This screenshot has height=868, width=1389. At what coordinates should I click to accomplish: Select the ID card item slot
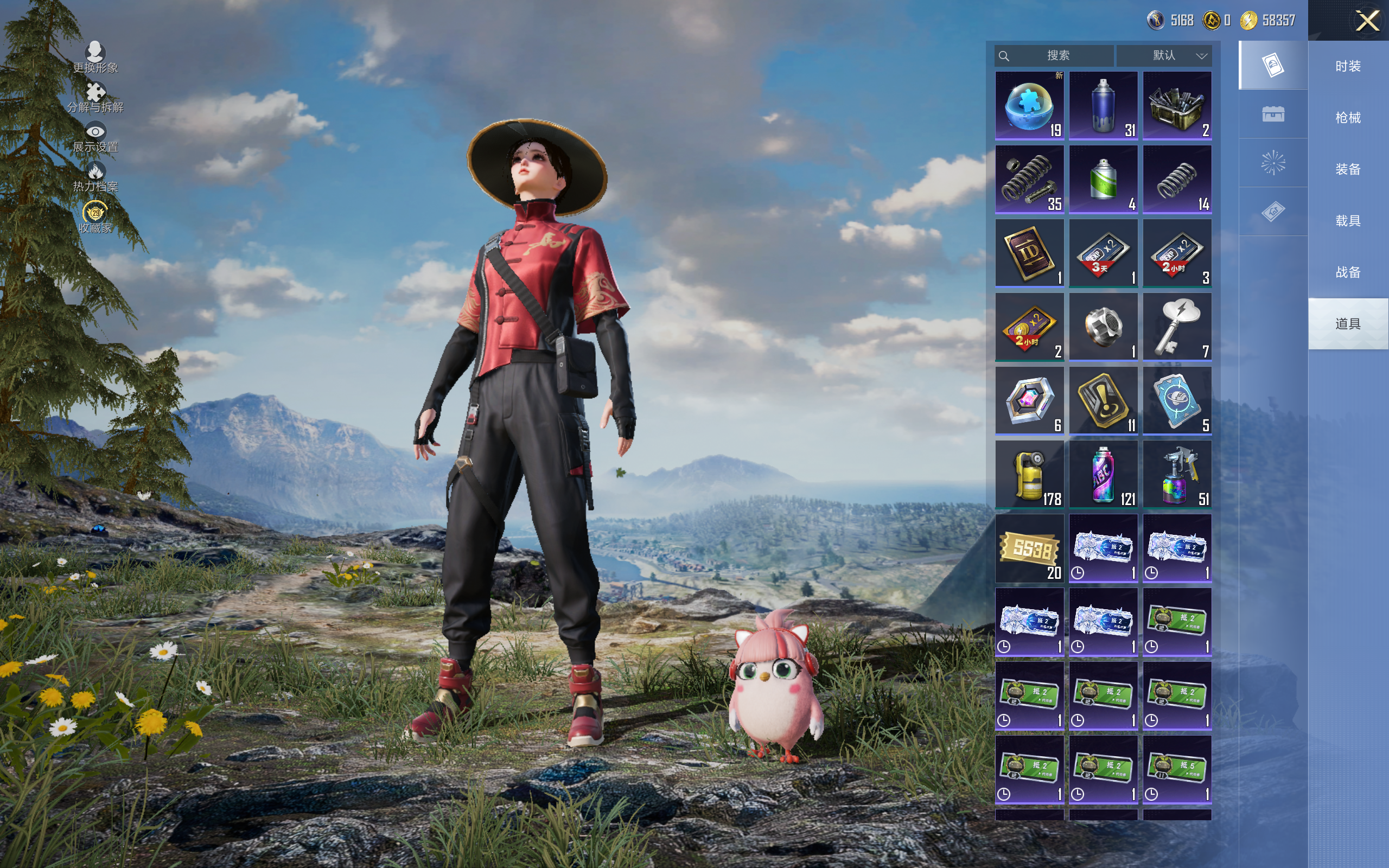[x=1029, y=253]
